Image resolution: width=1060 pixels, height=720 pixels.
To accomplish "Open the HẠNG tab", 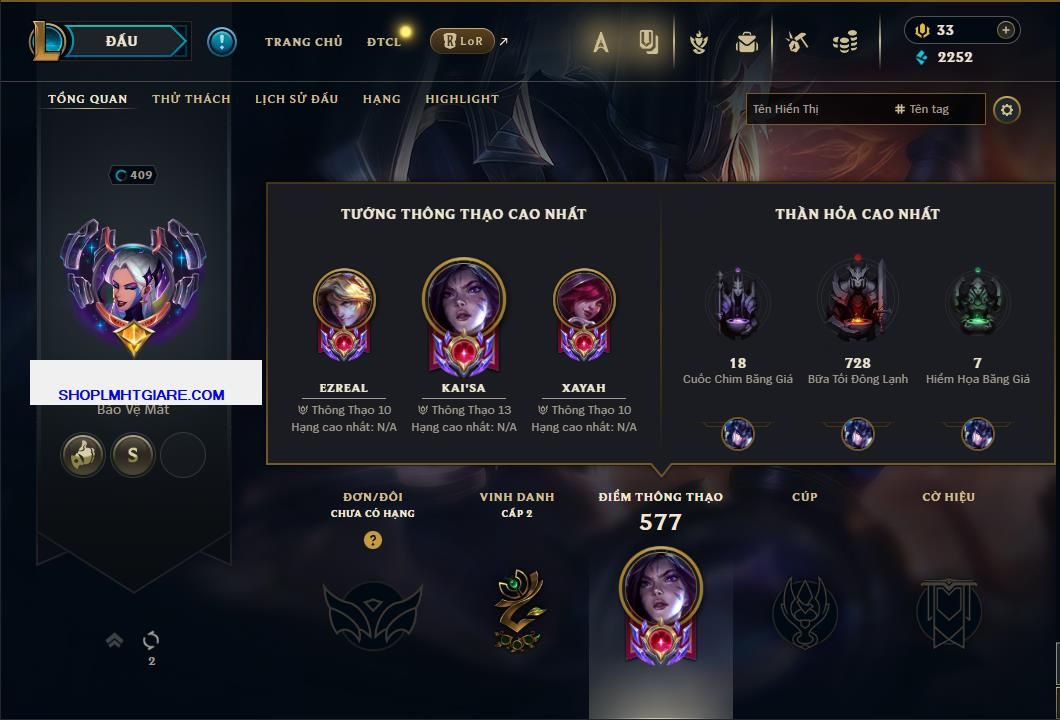I will pyautogui.click(x=381, y=99).
